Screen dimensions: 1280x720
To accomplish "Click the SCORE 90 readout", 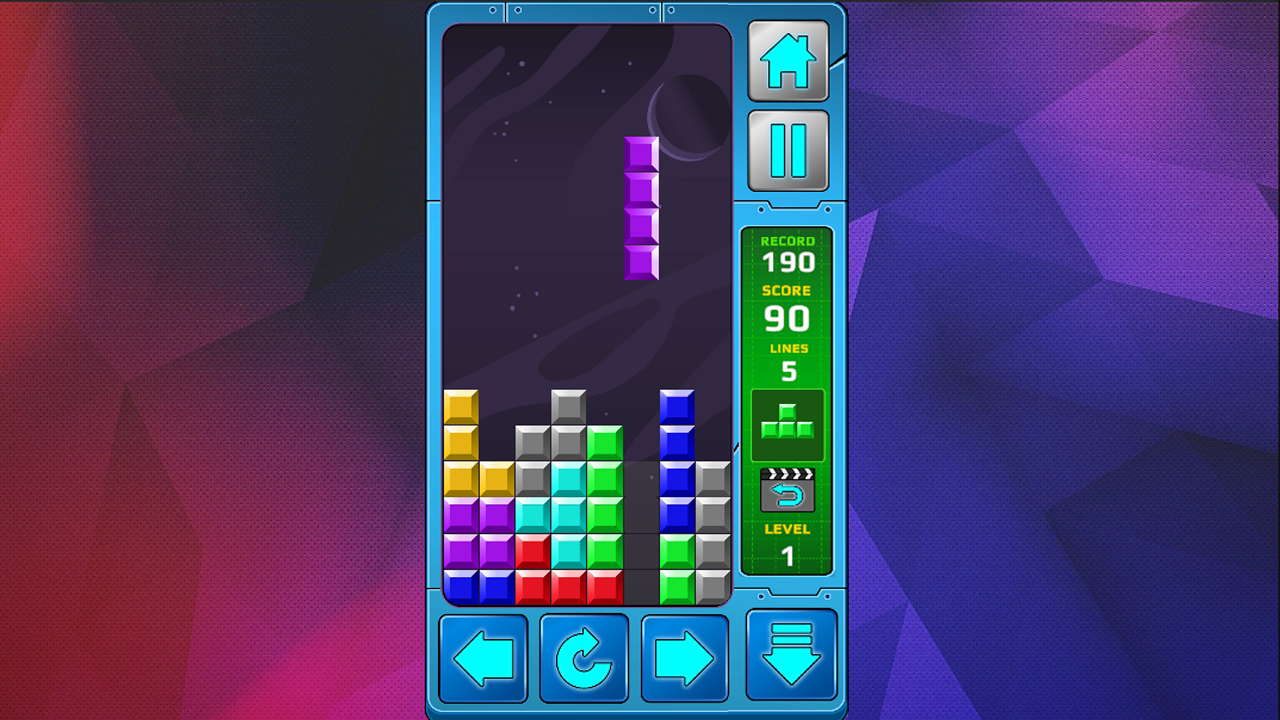I will pyautogui.click(x=788, y=308).
